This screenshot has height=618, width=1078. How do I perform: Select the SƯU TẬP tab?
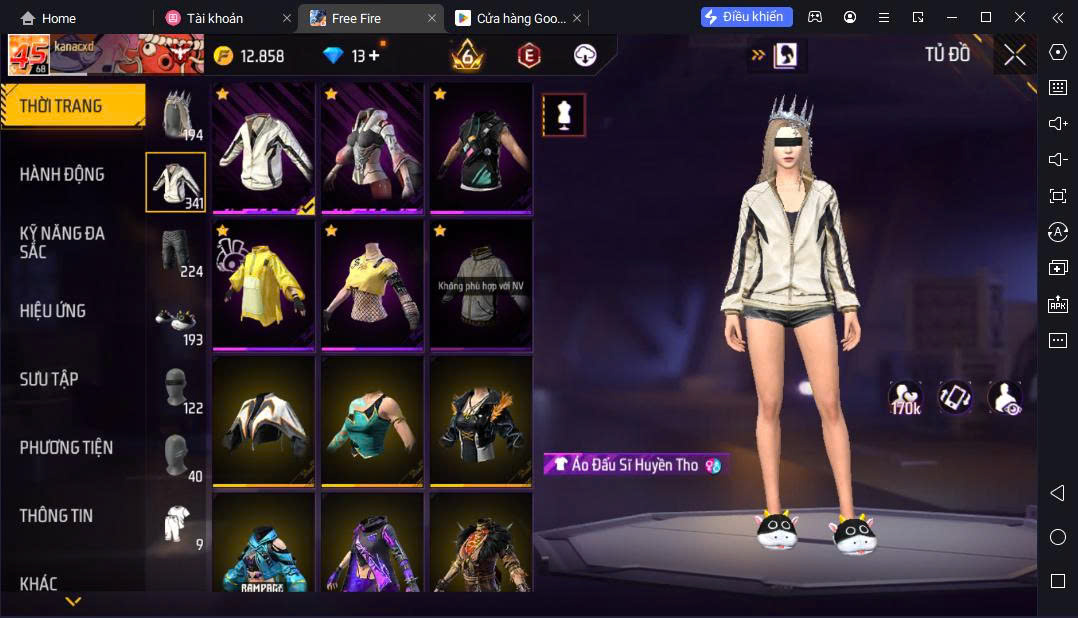pyautogui.click(x=49, y=379)
